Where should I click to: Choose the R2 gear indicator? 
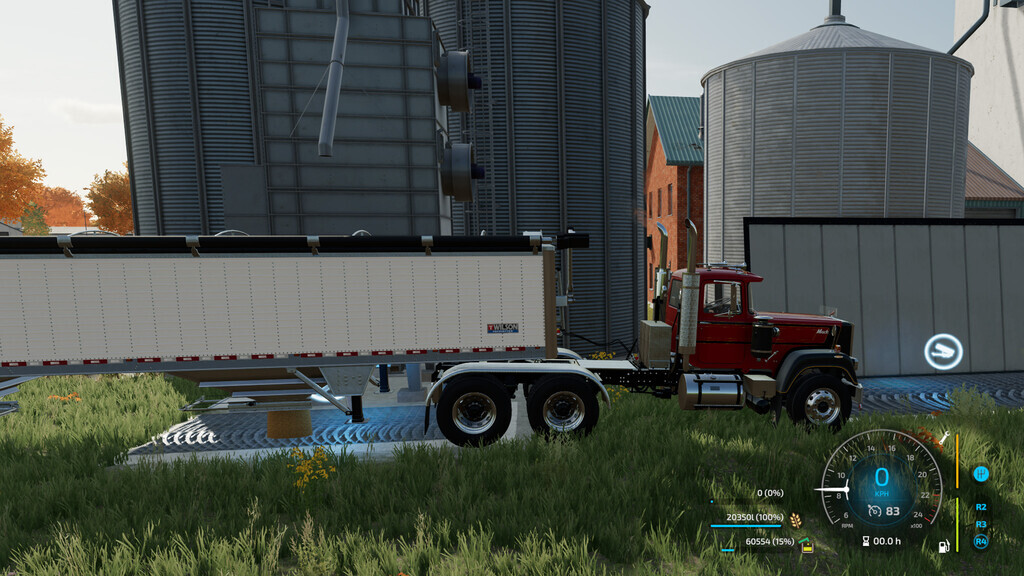point(981,507)
